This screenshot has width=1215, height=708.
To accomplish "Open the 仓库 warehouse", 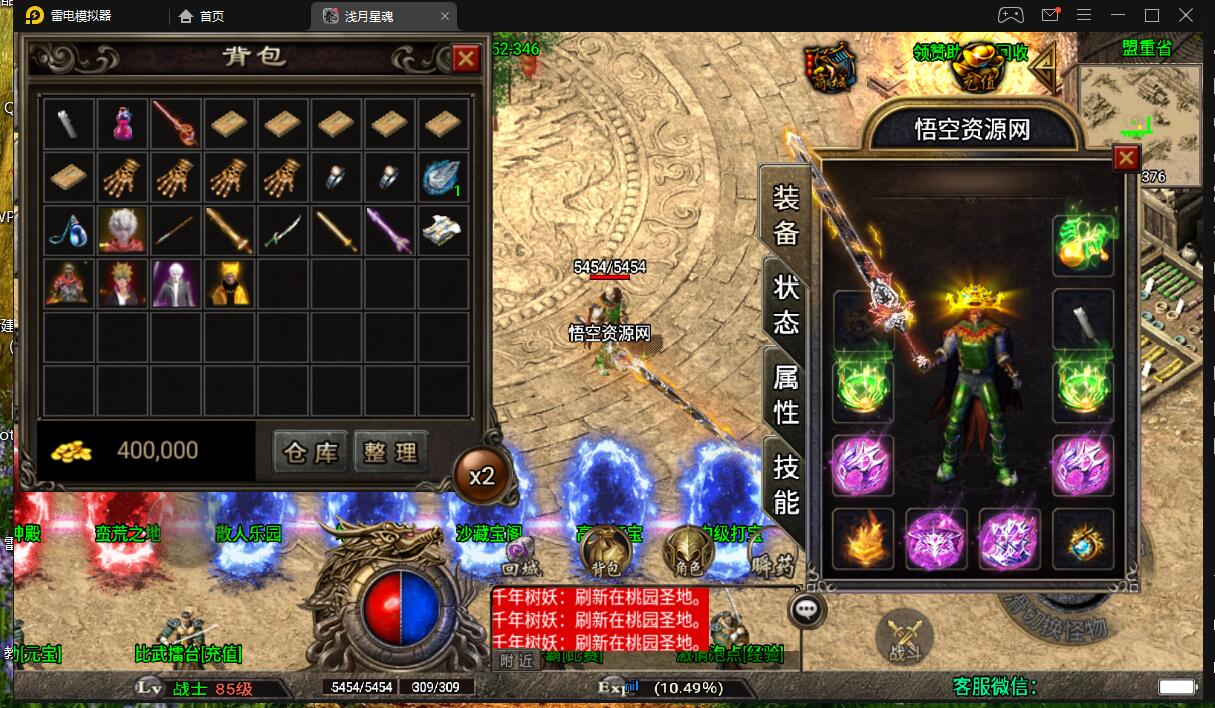I will point(310,452).
